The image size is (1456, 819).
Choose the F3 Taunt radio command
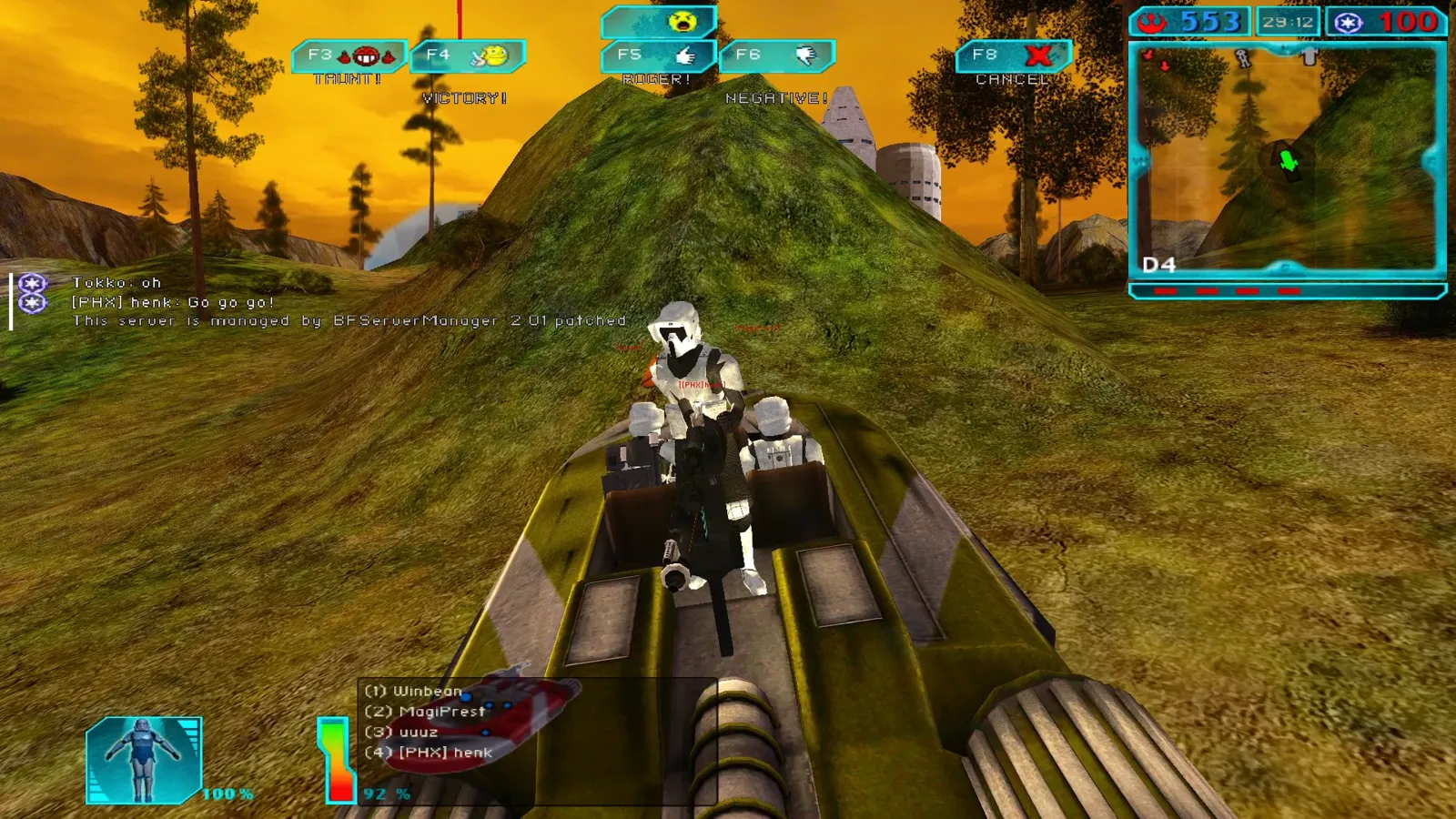349,56
